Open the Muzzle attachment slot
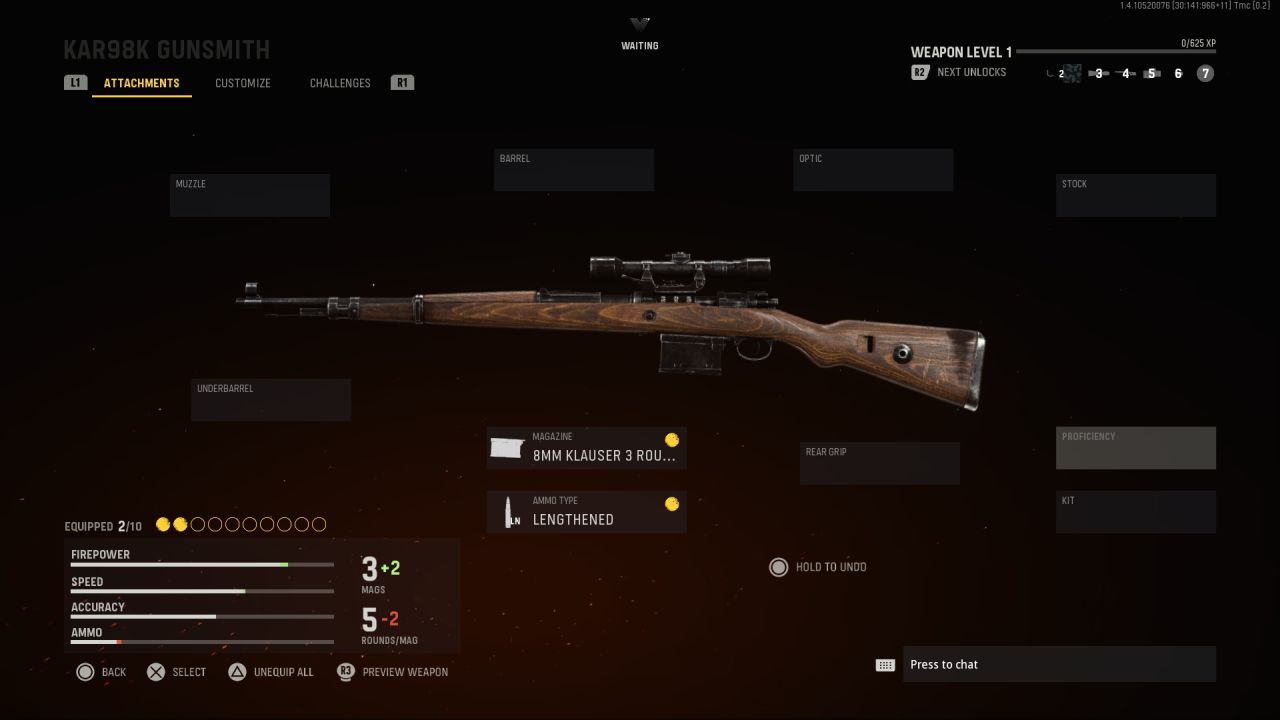 tap(249, 194)
